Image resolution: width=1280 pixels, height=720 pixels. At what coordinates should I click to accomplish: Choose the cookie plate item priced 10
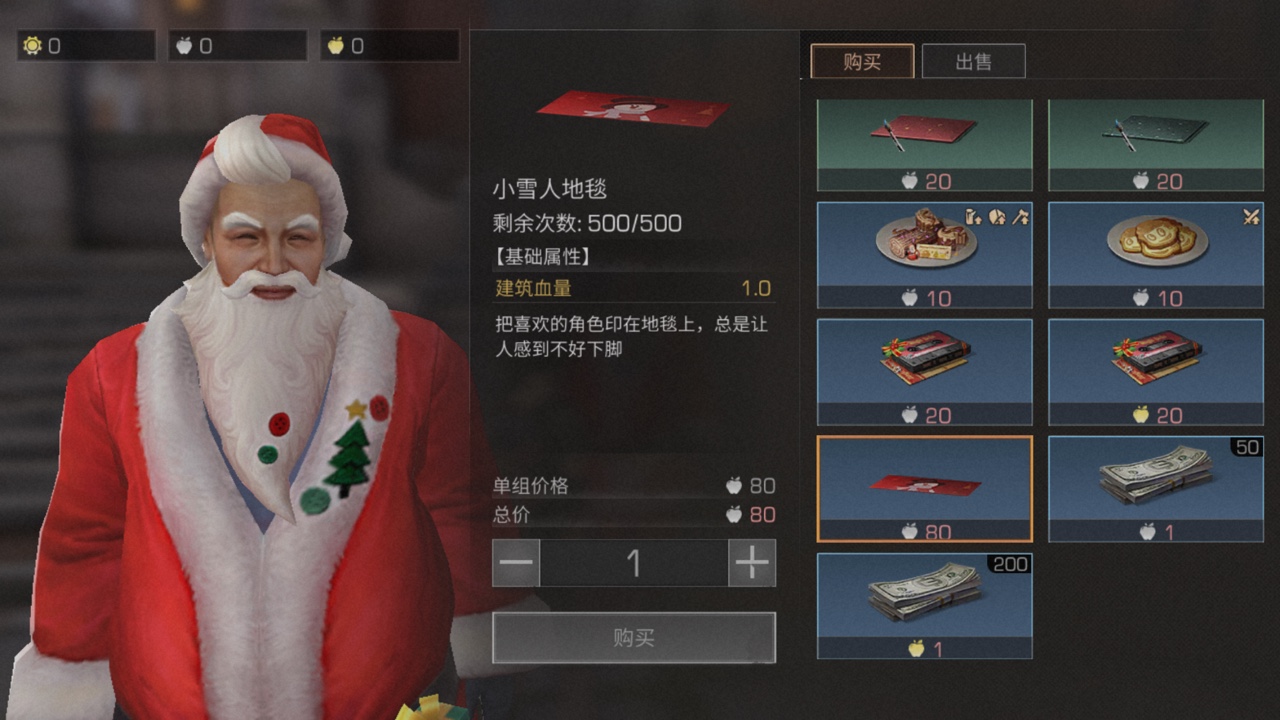click(x=1154, y=248)
